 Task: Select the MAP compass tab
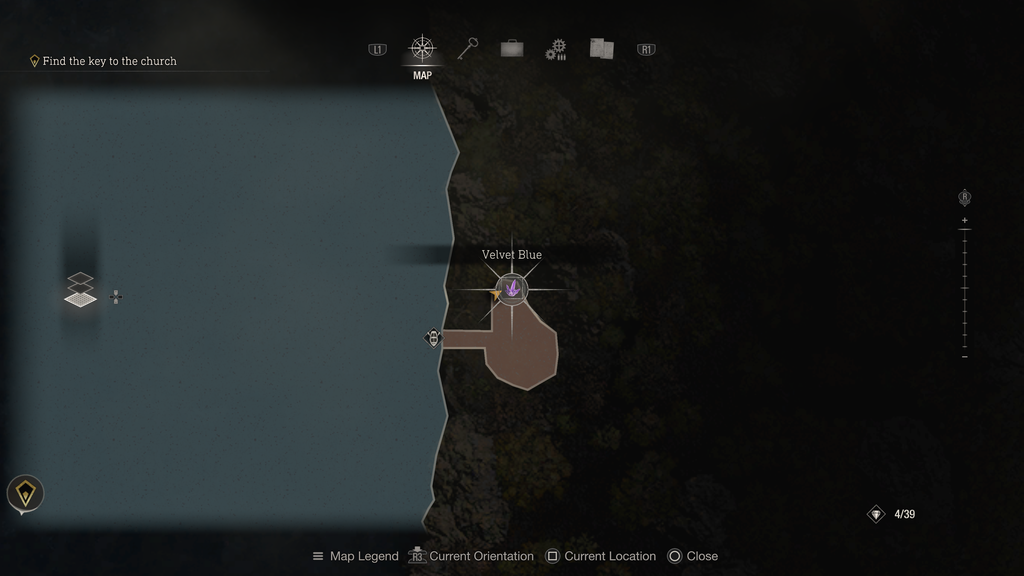coord(422,49)
